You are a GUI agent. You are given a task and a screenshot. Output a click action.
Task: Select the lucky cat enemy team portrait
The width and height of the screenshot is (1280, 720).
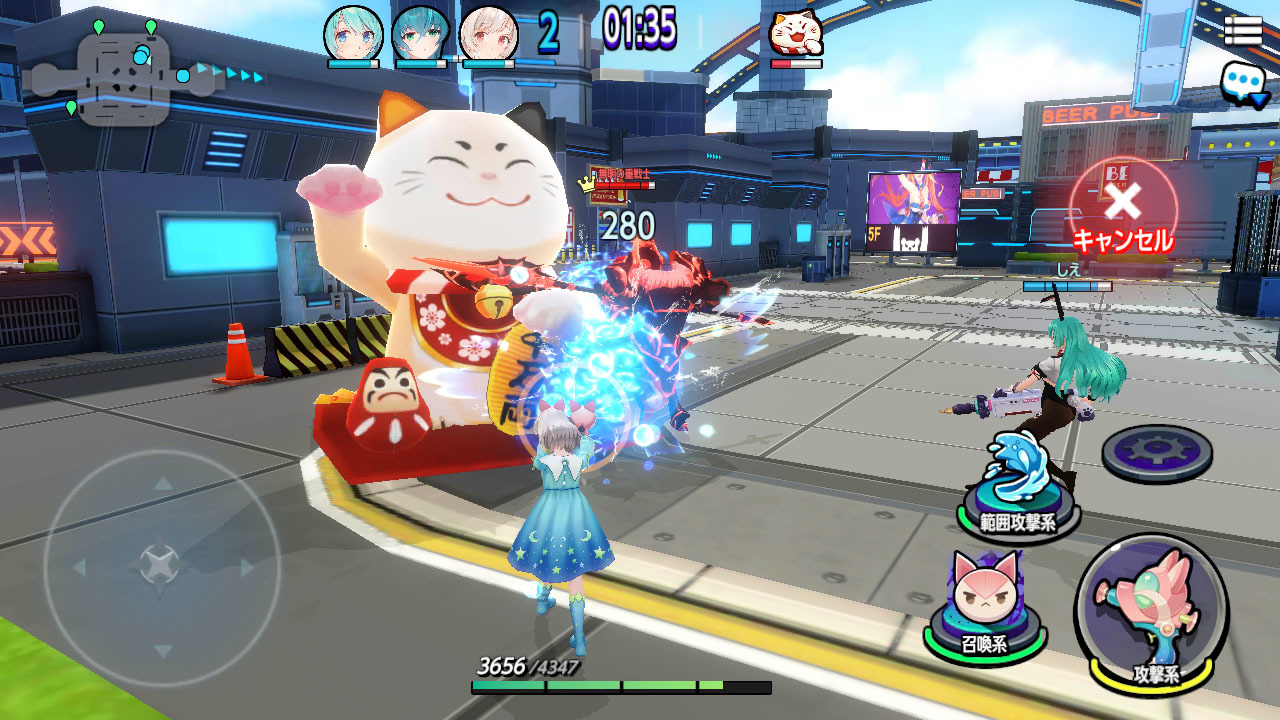pyautogui.click(x=796, y=36)
